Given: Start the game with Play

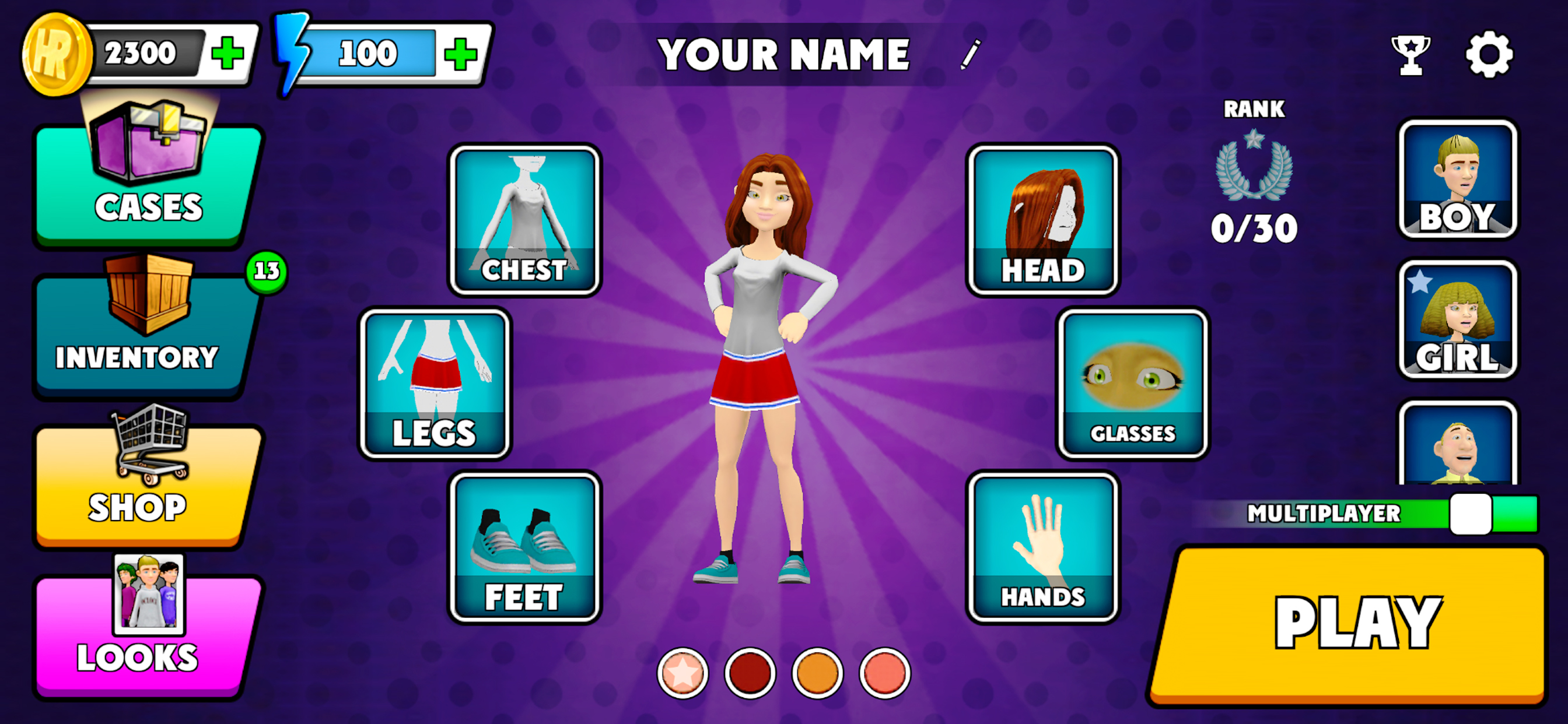Looking at the screenshot, I should [x=1349, y=625].
